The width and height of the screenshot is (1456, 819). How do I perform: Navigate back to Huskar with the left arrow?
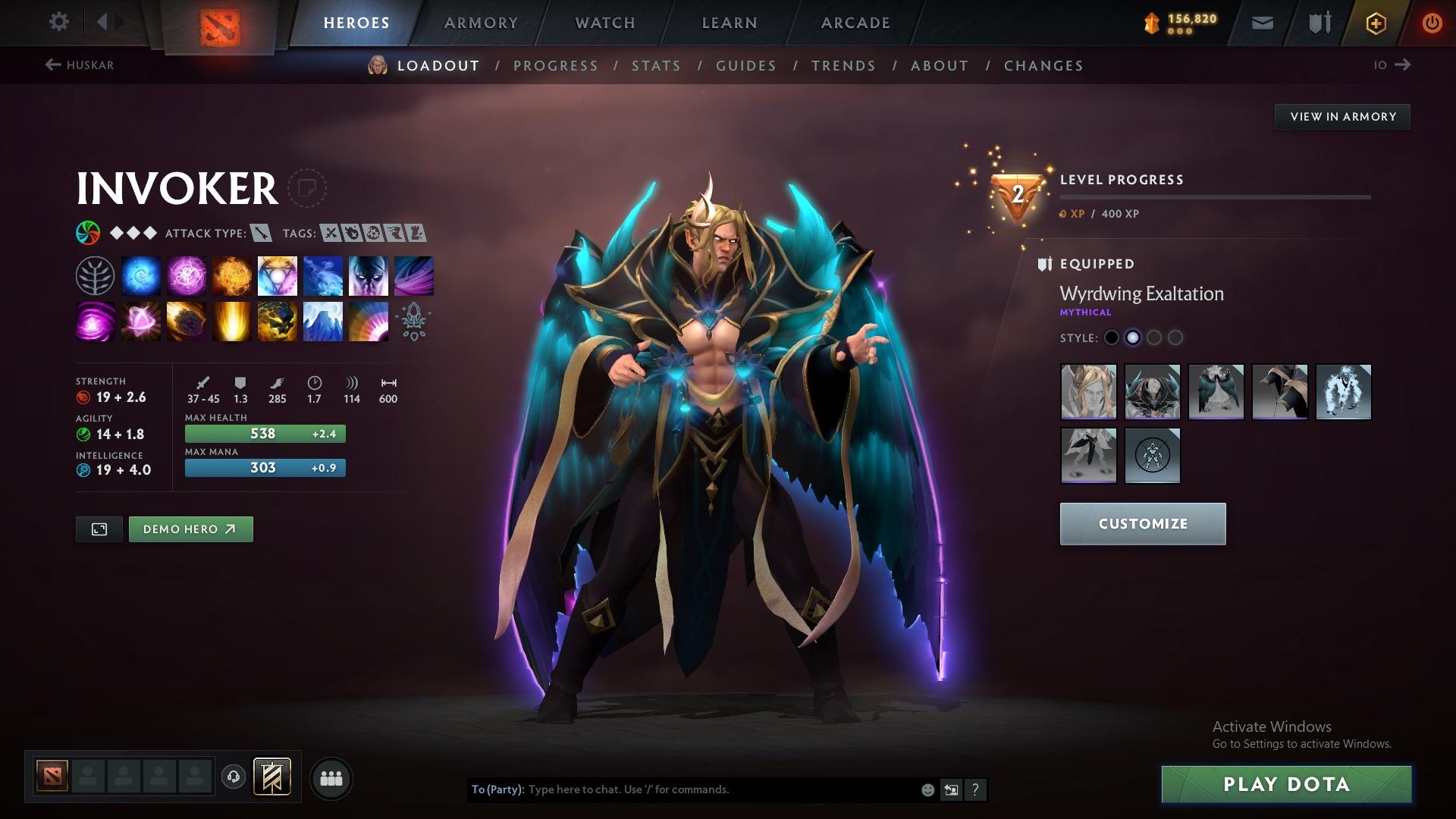click(52, 65)
